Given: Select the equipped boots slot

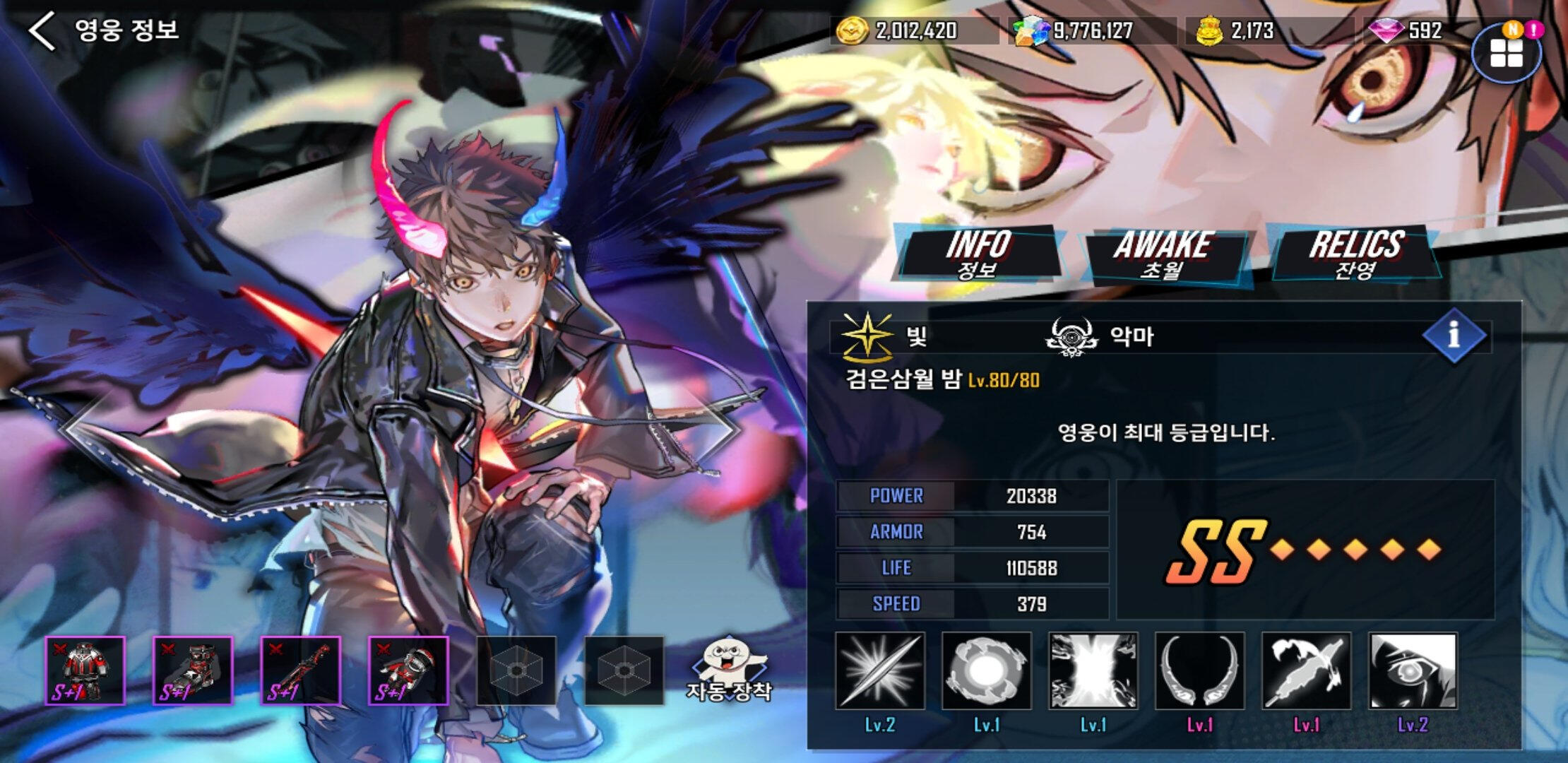Looking at the screenshot, I should (193, 670).
